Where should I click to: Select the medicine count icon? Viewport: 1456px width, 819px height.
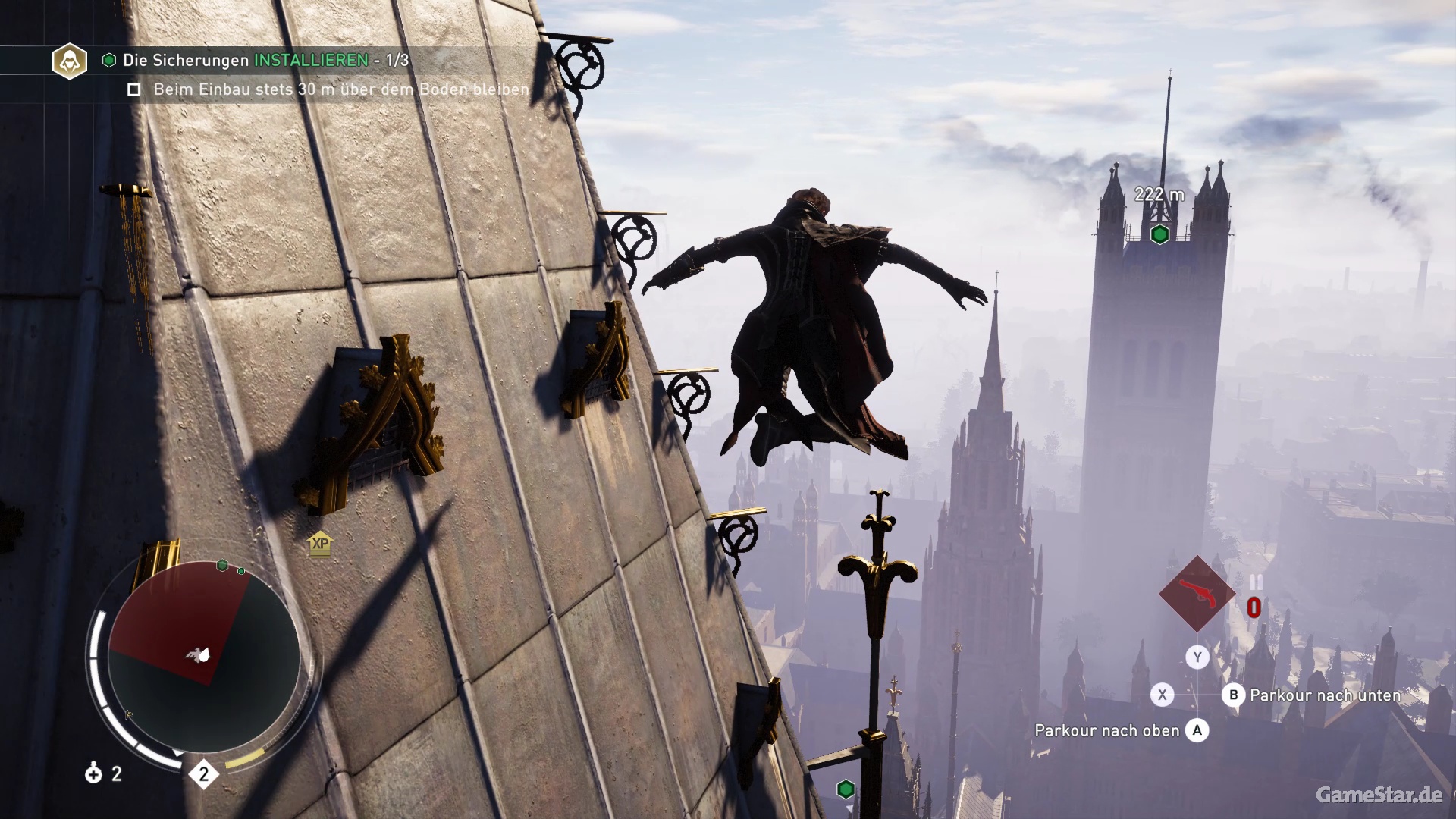coord(94,773)
